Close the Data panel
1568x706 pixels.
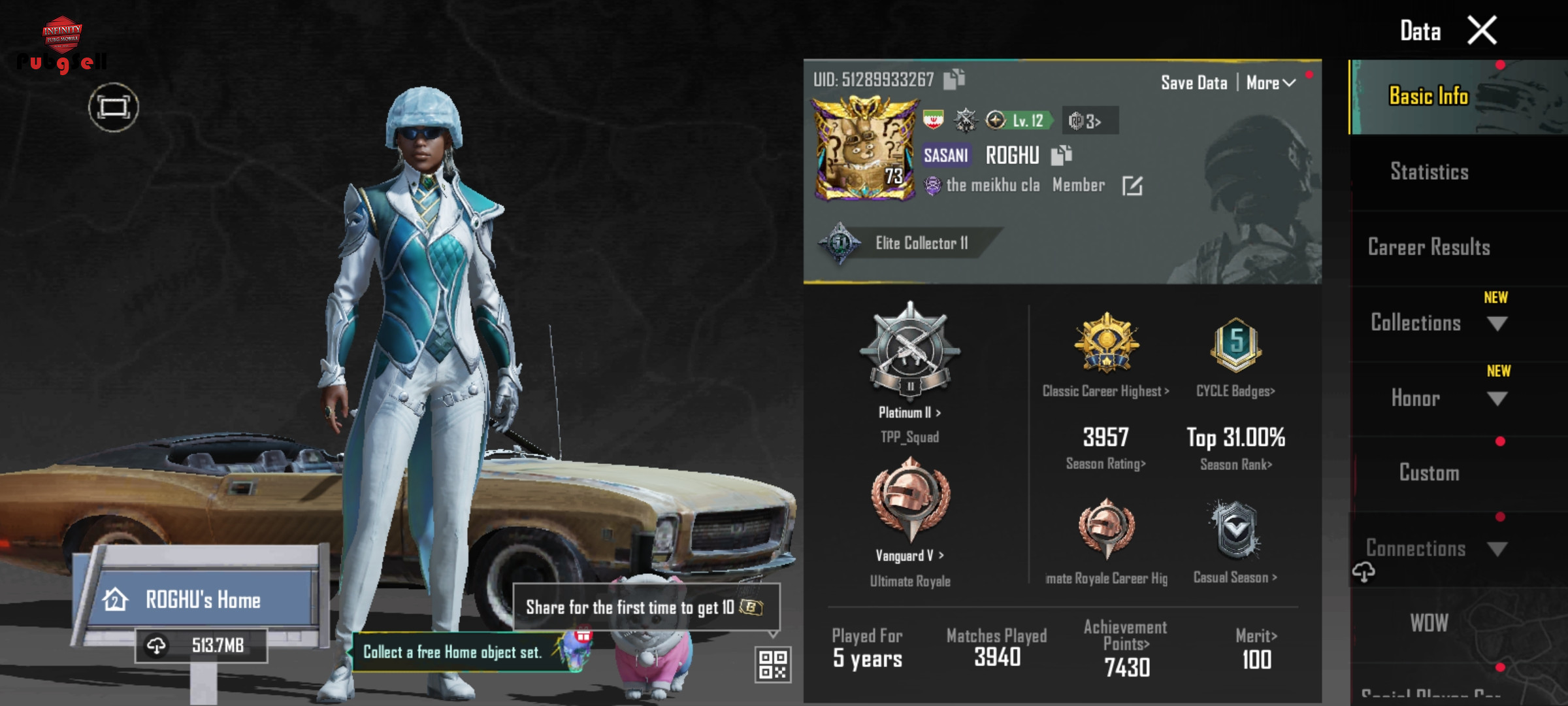pos(1482,30)
